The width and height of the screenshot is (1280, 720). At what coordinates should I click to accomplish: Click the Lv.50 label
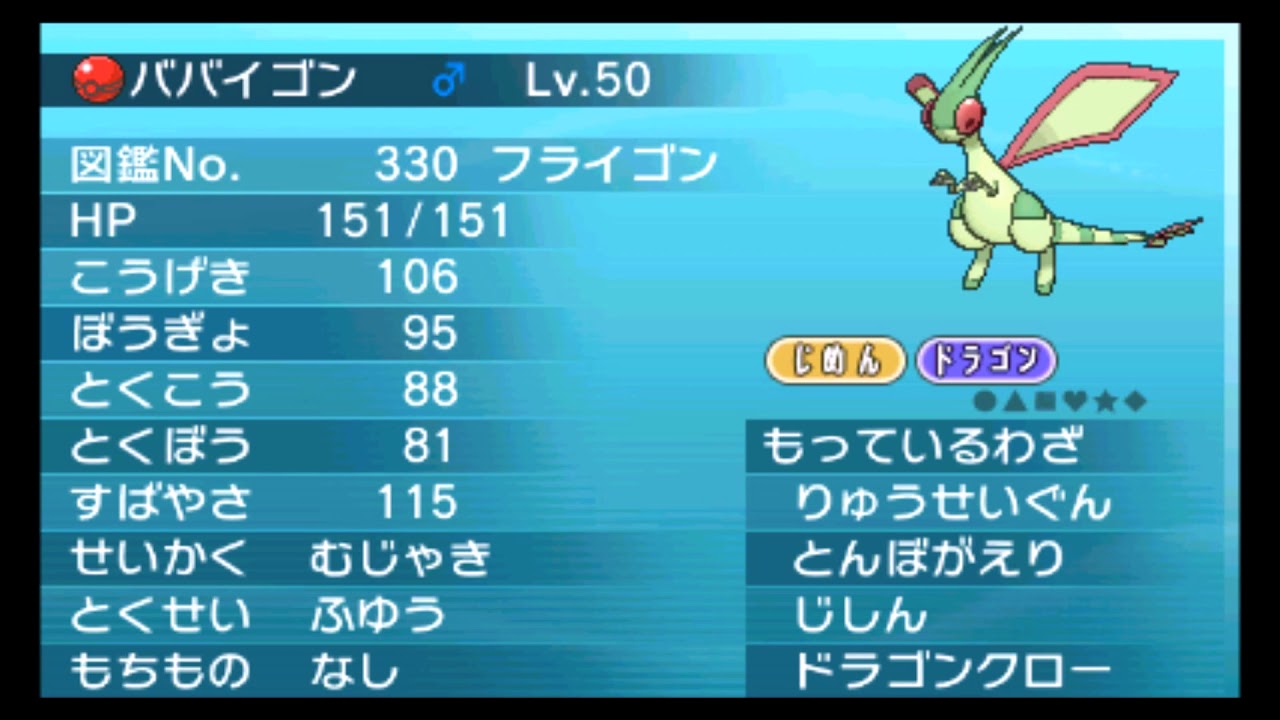[588, 78]
